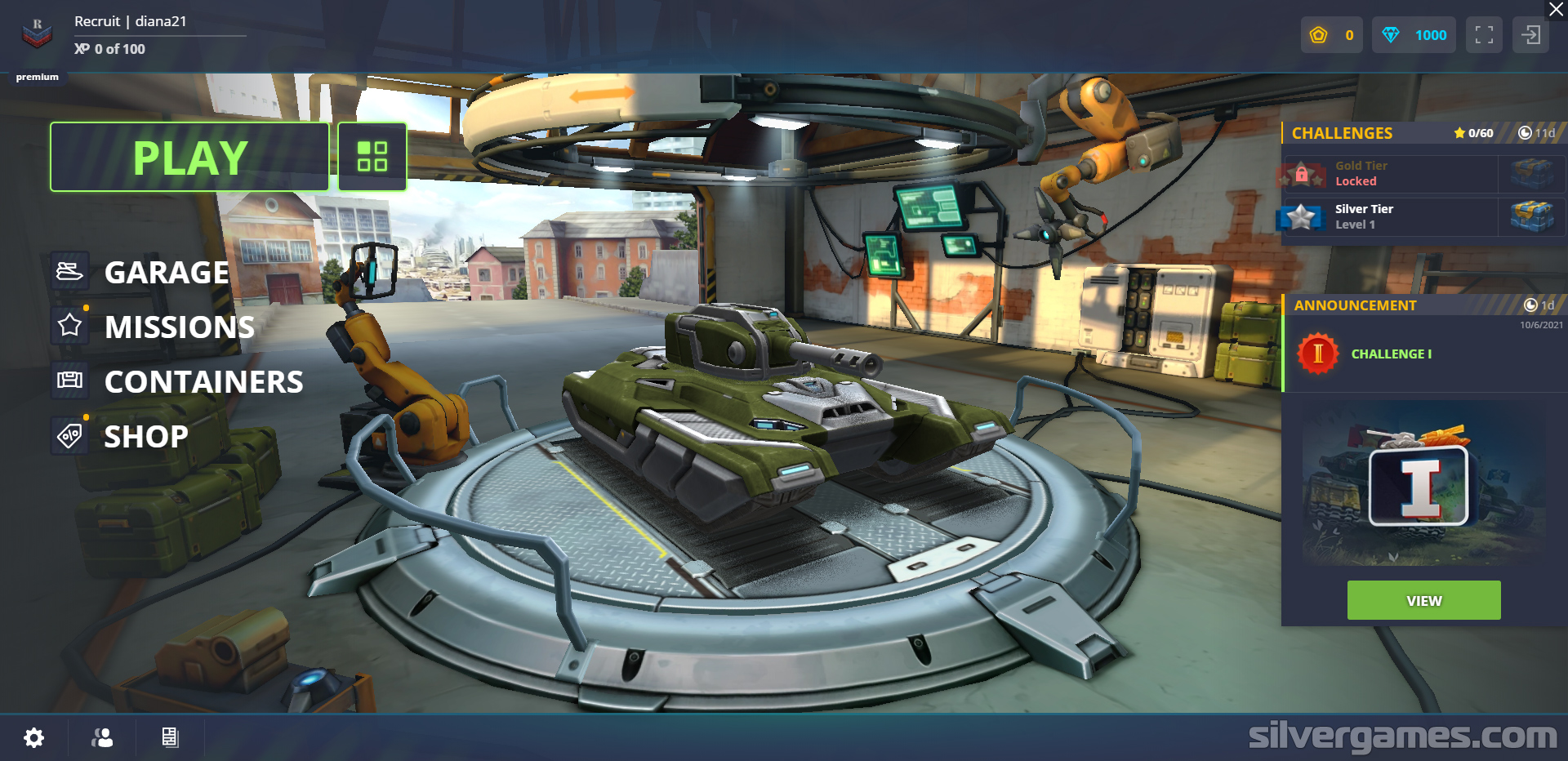1568x761 pixels.
Task: Click the gold coins counter showing 0
Action: point(1332,34)
